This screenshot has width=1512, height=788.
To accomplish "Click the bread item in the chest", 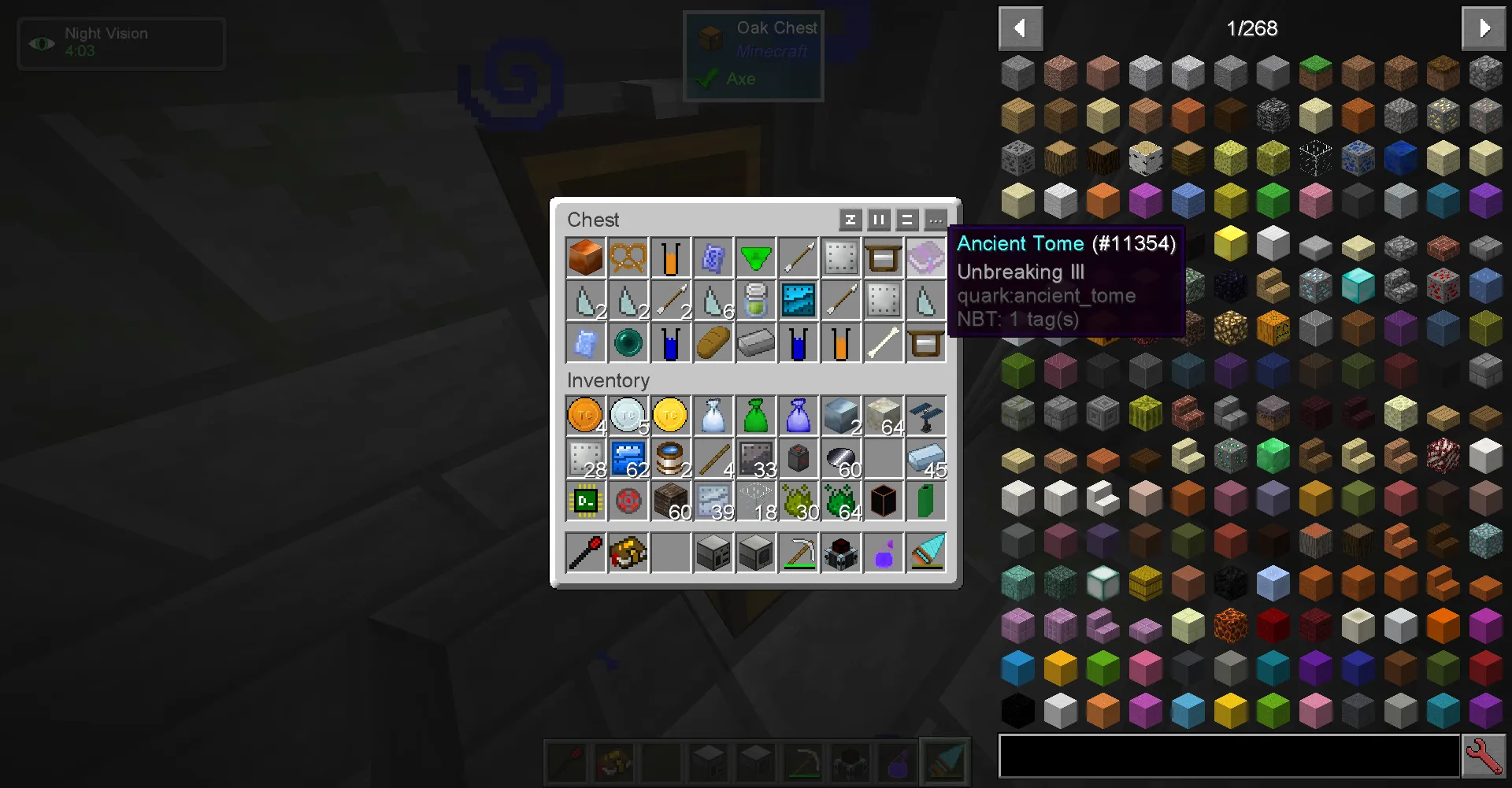I will pos(713,342).
